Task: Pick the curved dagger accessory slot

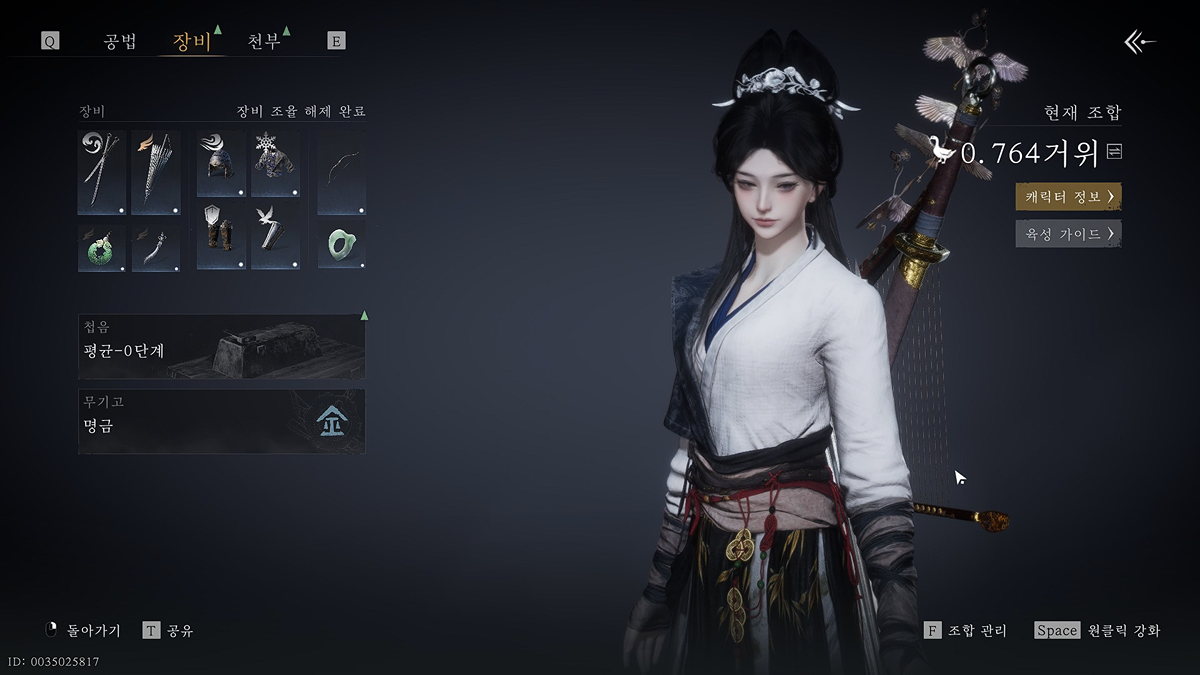Action: coord(156,248)
